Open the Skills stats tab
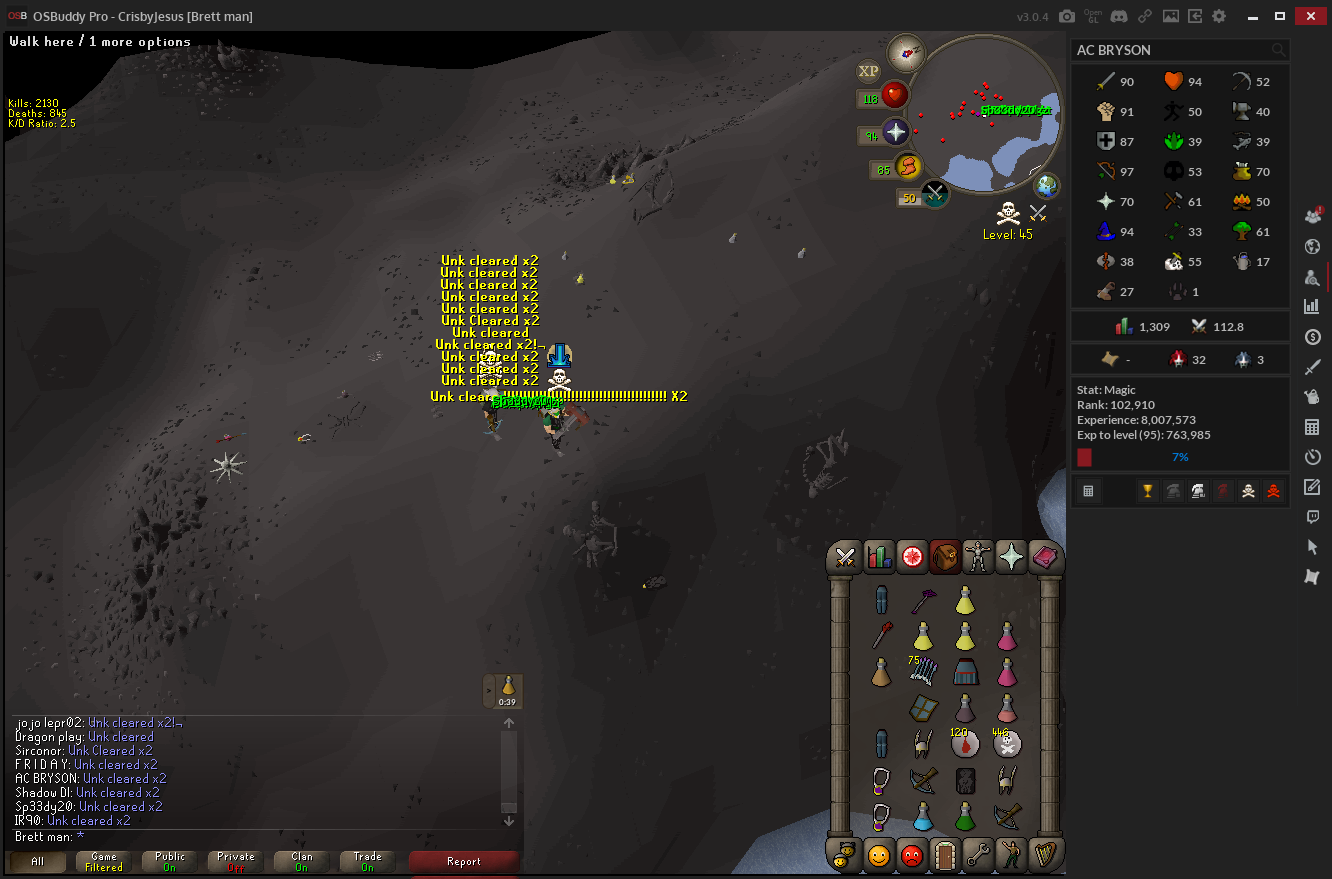 coord(879,557)
